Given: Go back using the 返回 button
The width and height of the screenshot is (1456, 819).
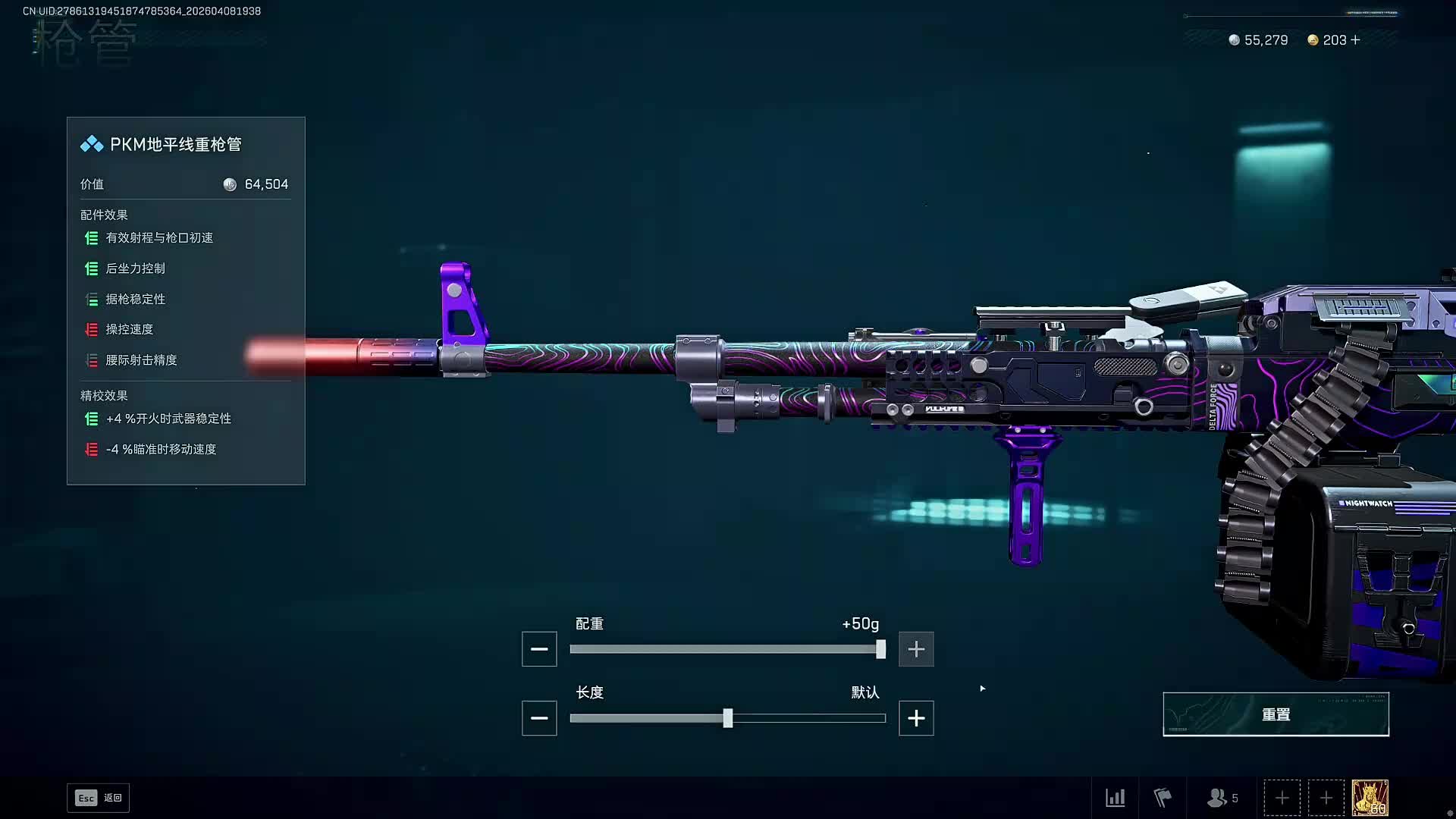Looking at the screenshot, I should 99,798.
